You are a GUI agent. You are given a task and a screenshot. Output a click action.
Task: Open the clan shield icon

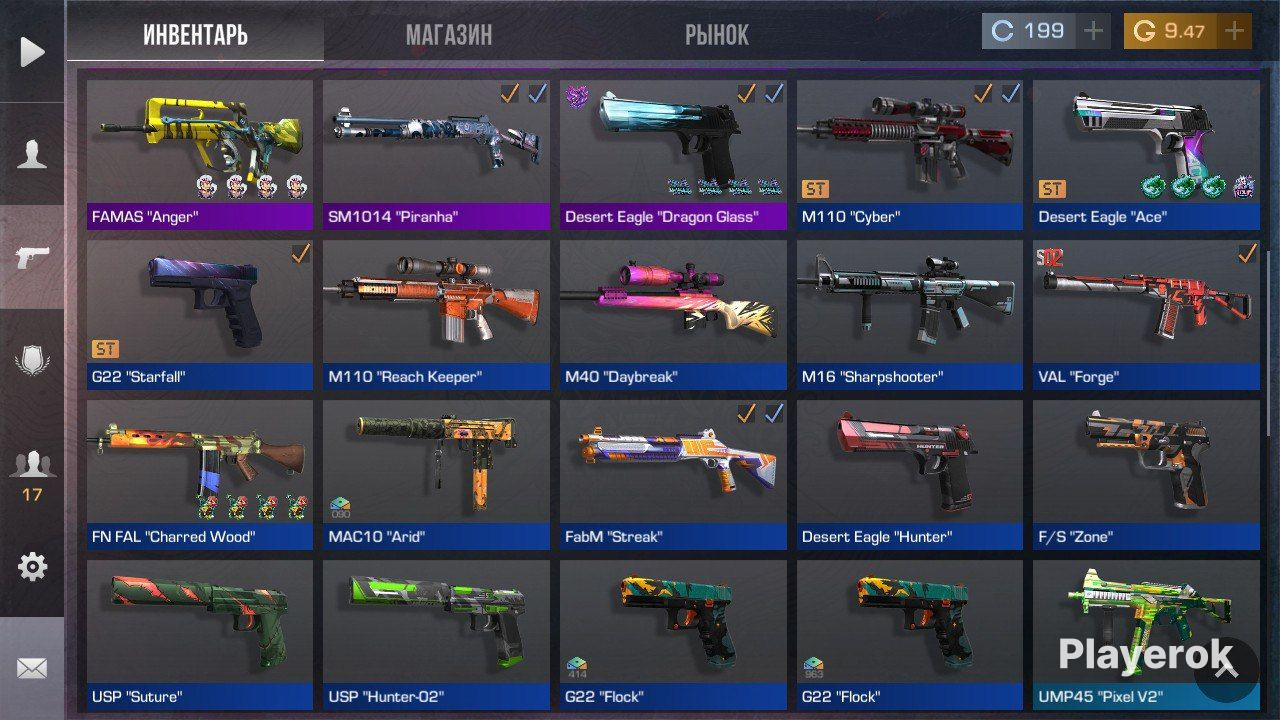click(33, 358)
